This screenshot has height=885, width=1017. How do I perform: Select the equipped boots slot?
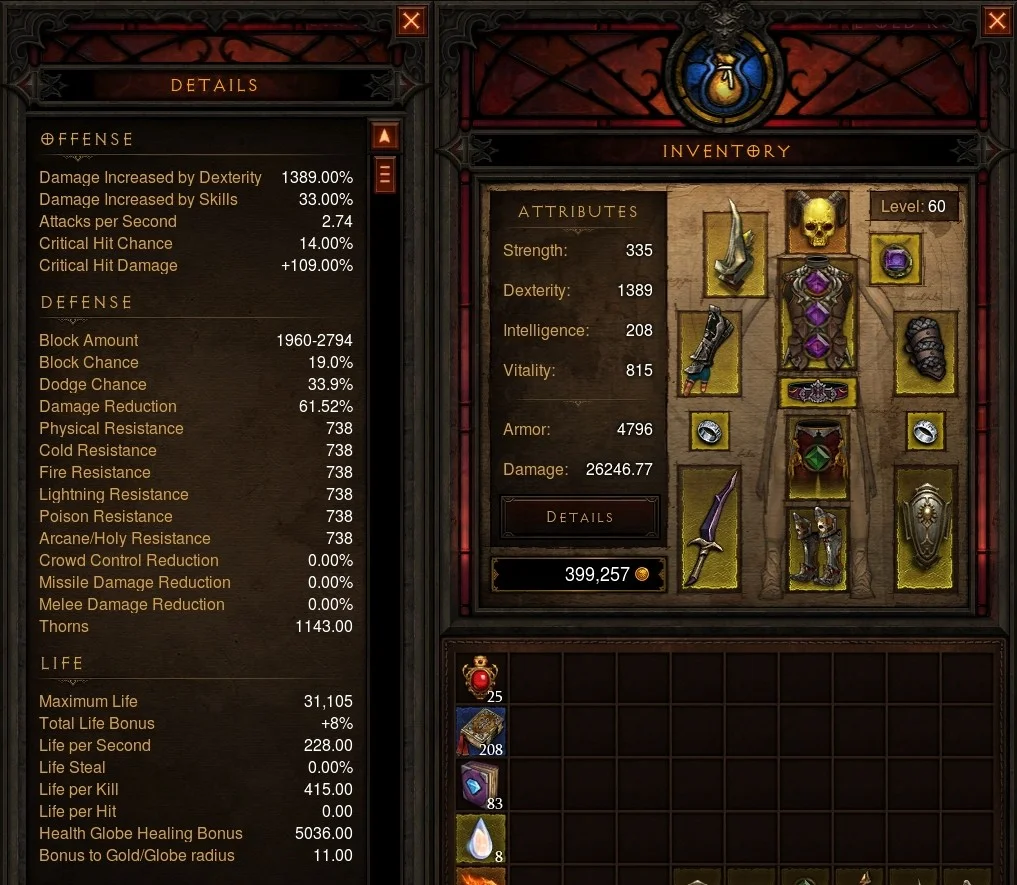coord(817,545)
